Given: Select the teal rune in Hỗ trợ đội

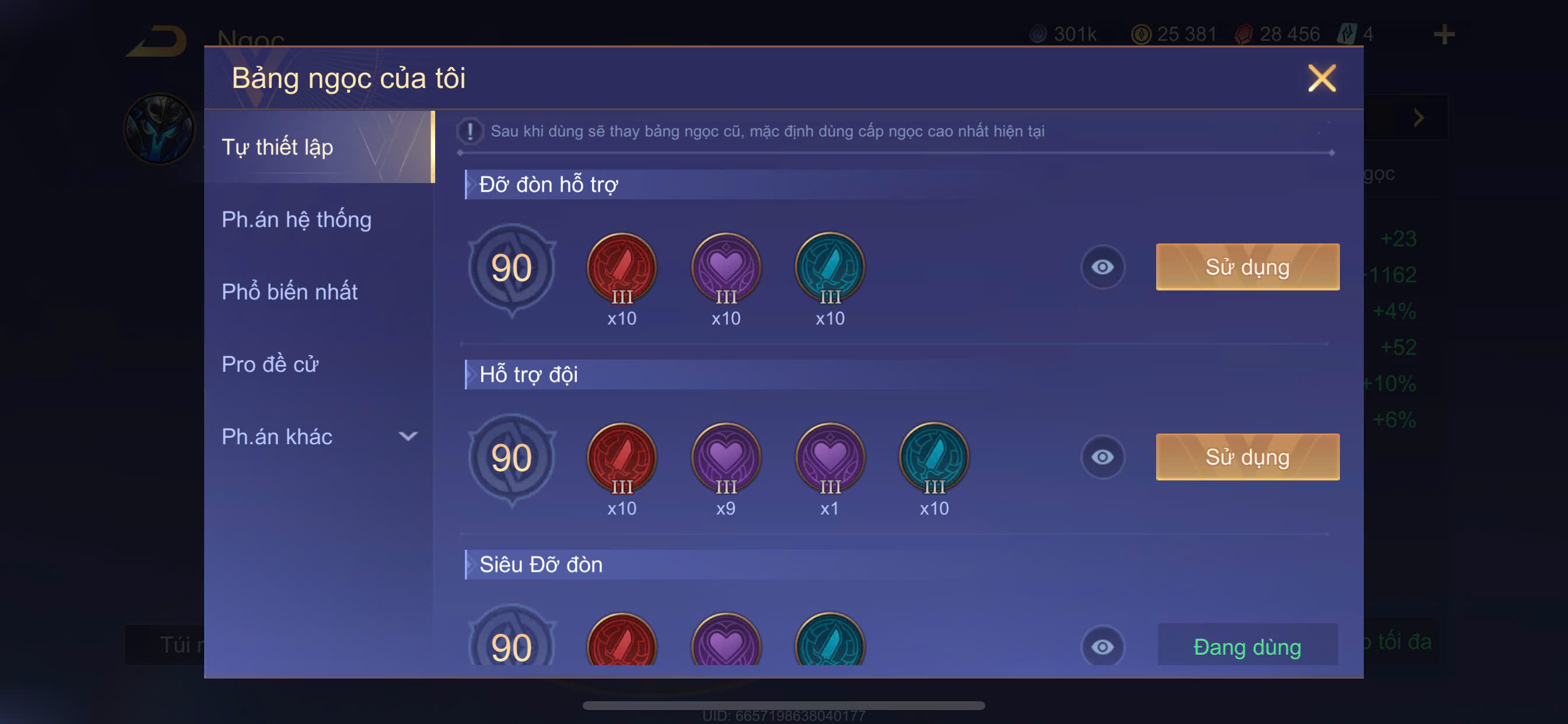Looking at the screenshot, I should pos(934,458).
